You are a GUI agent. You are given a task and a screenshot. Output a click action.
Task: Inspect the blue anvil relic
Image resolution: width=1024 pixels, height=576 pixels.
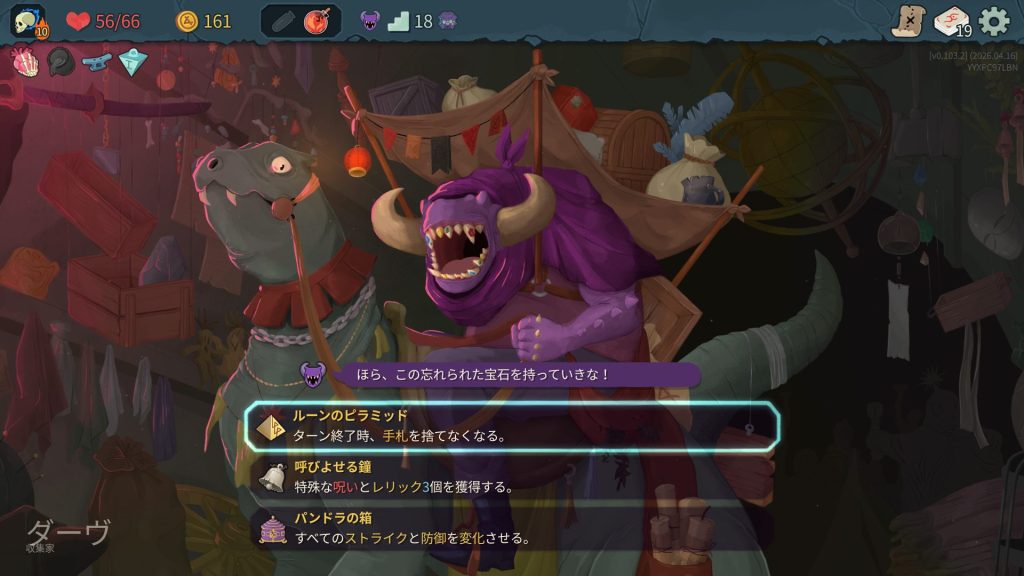pos(97,62)
